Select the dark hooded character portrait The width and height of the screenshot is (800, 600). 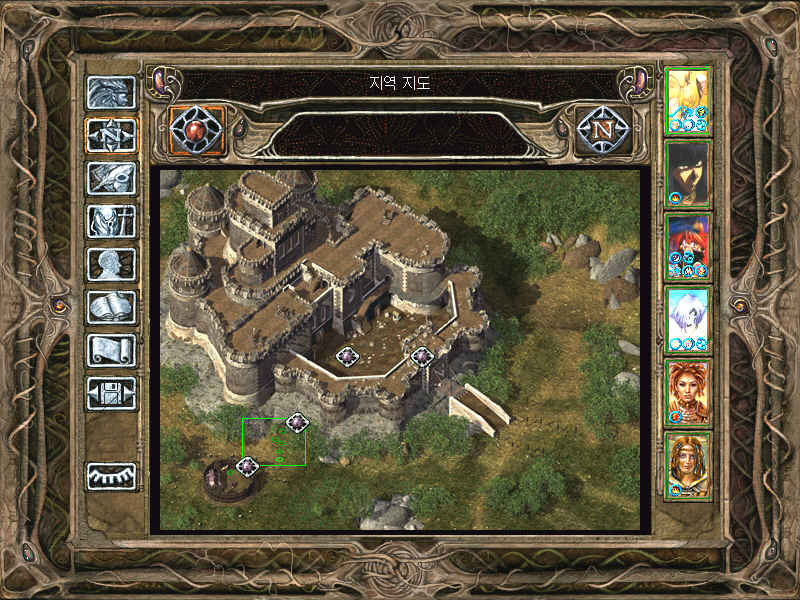coord(688,173)
